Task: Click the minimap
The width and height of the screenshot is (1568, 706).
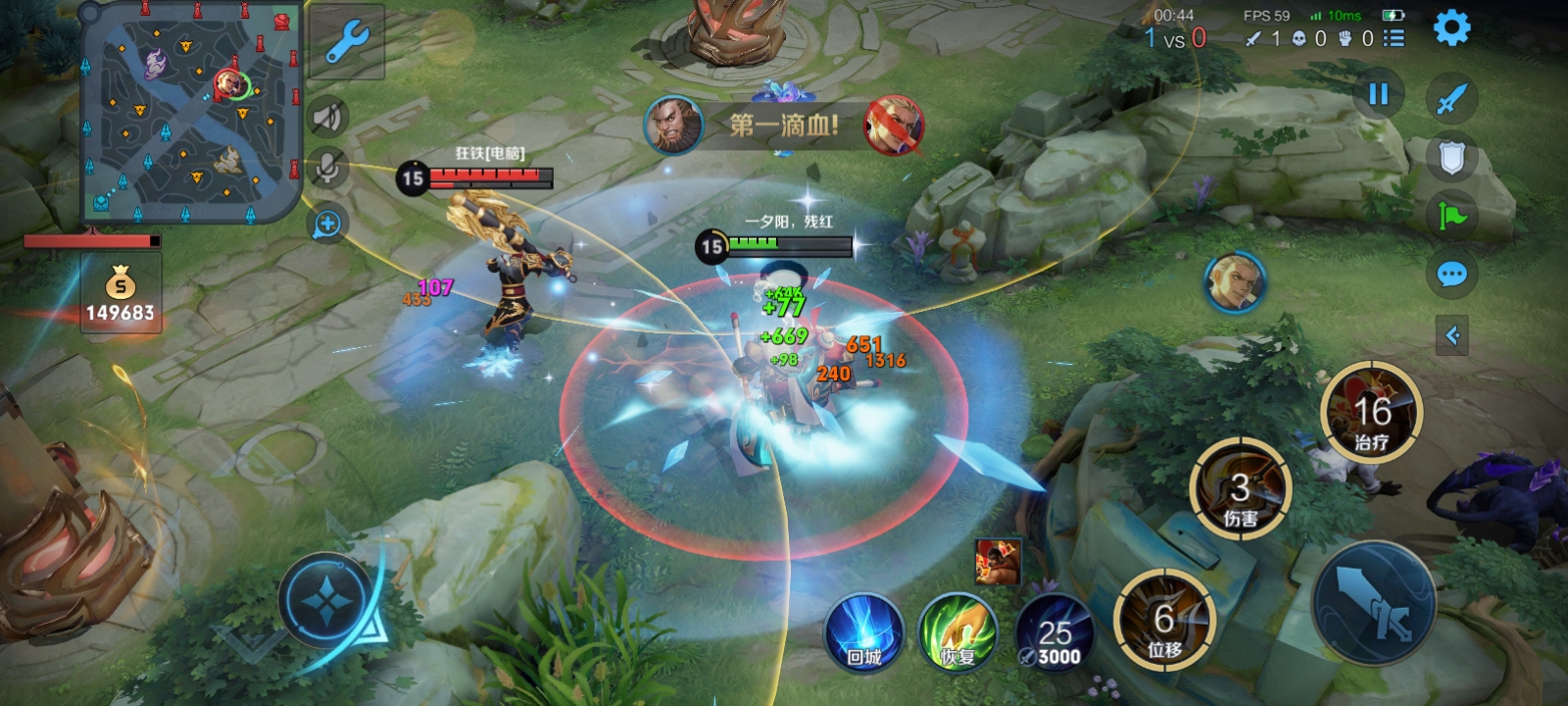Action: coord(191,110)
